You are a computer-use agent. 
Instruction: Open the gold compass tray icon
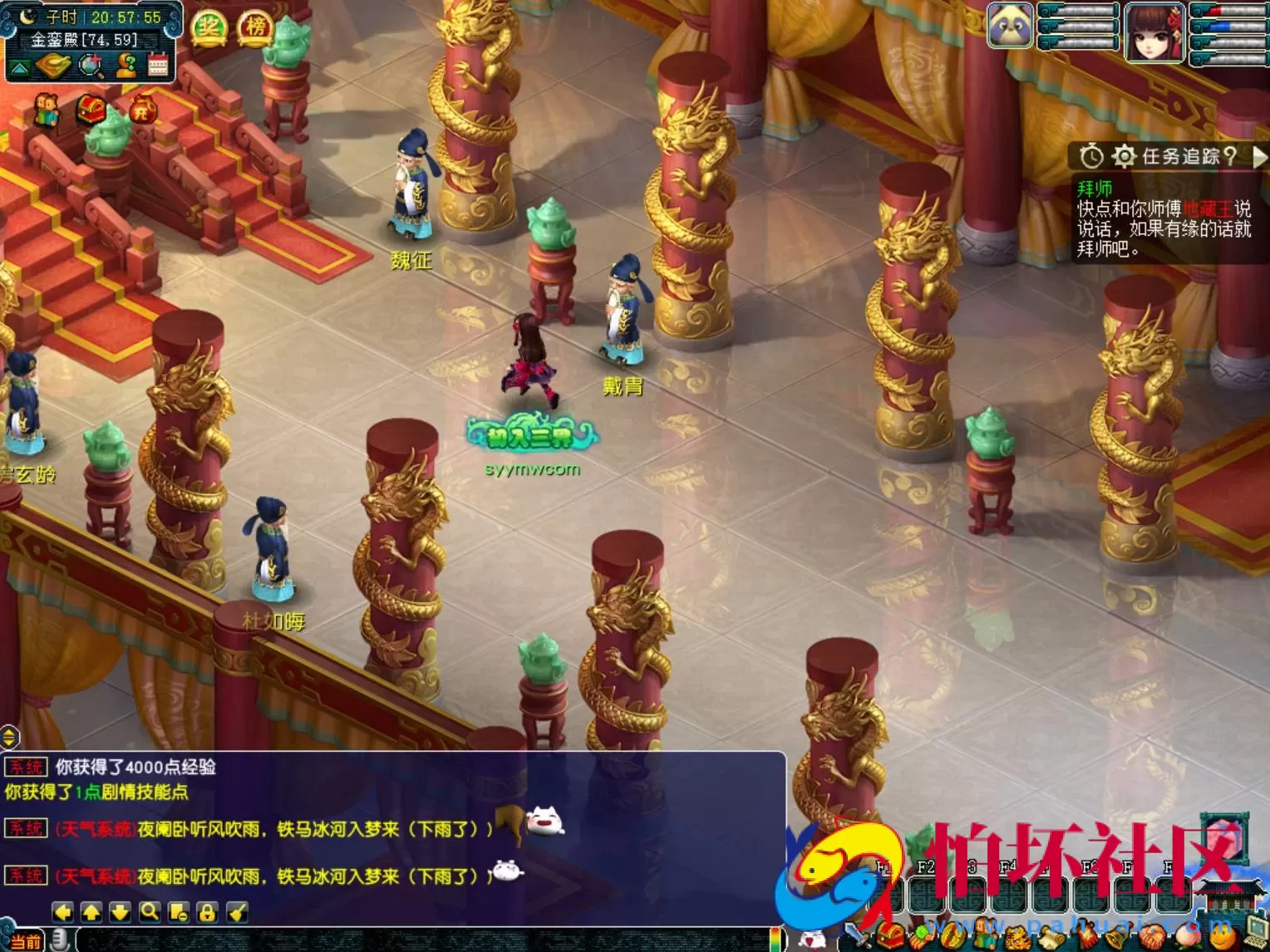(52, 65)
